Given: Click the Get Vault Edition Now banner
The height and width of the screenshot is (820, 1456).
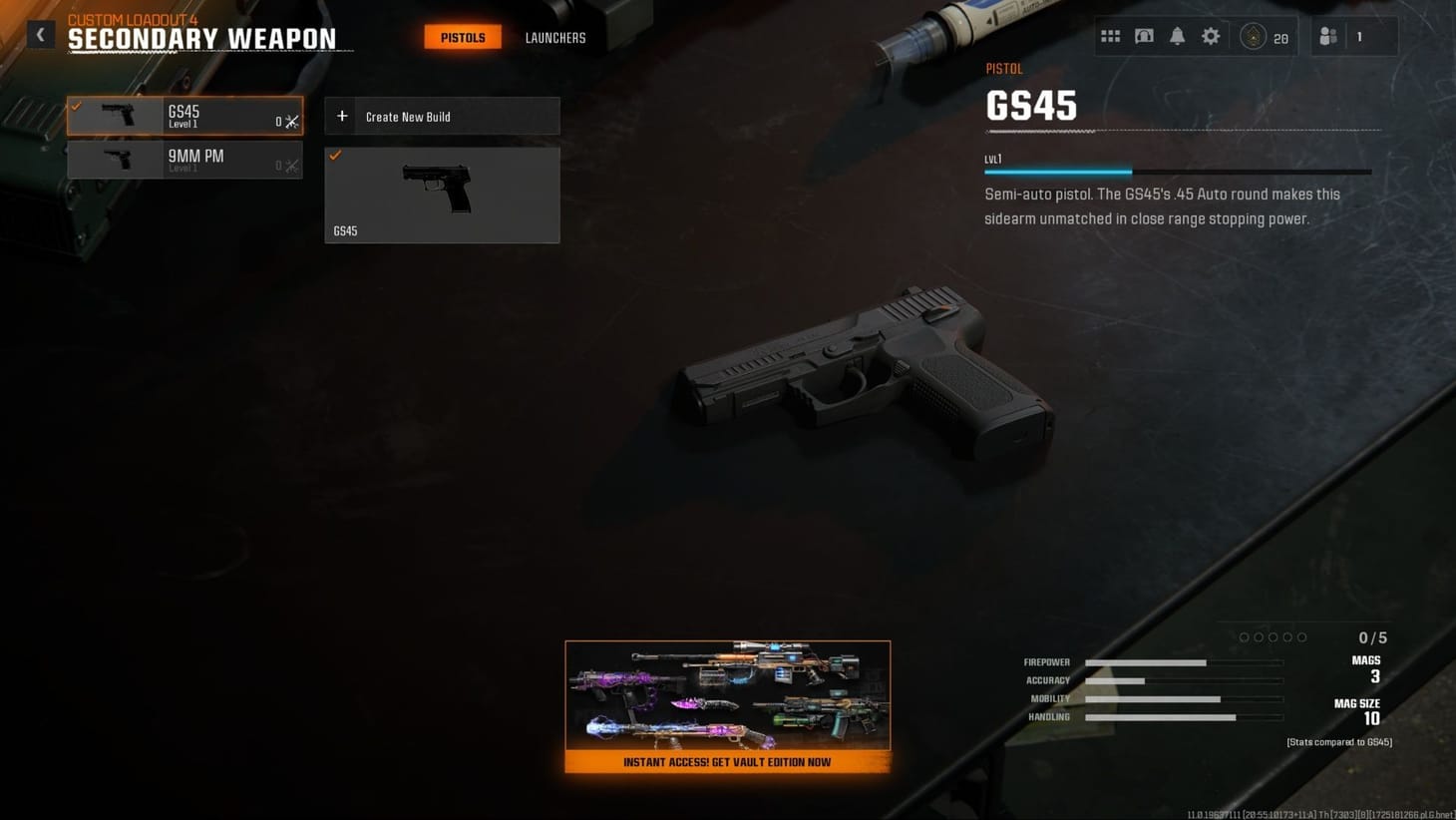Looking at the screenshot, I should point(727,762).
